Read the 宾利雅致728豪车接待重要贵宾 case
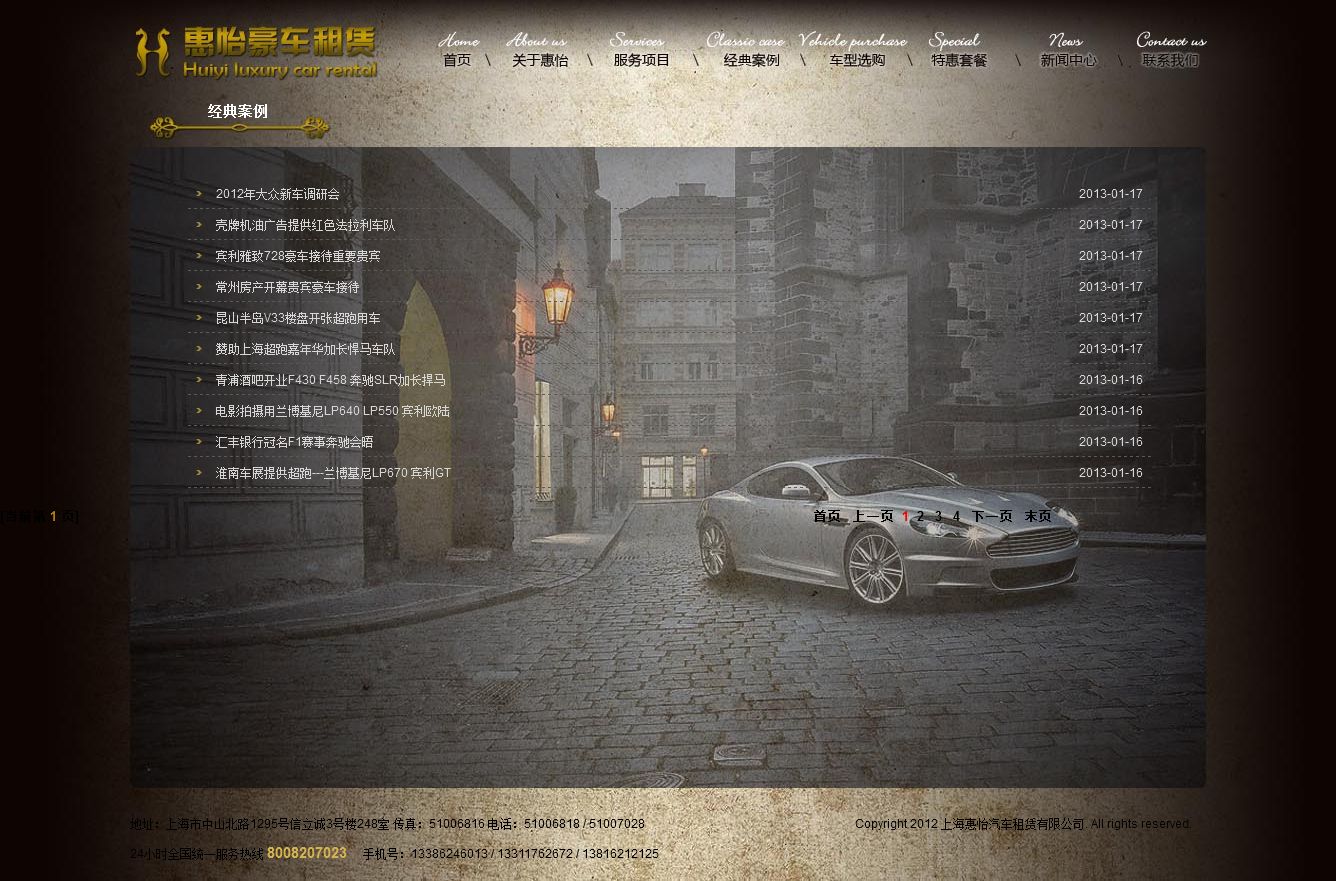Screen dimensions: 1336x881 [297, 257]
